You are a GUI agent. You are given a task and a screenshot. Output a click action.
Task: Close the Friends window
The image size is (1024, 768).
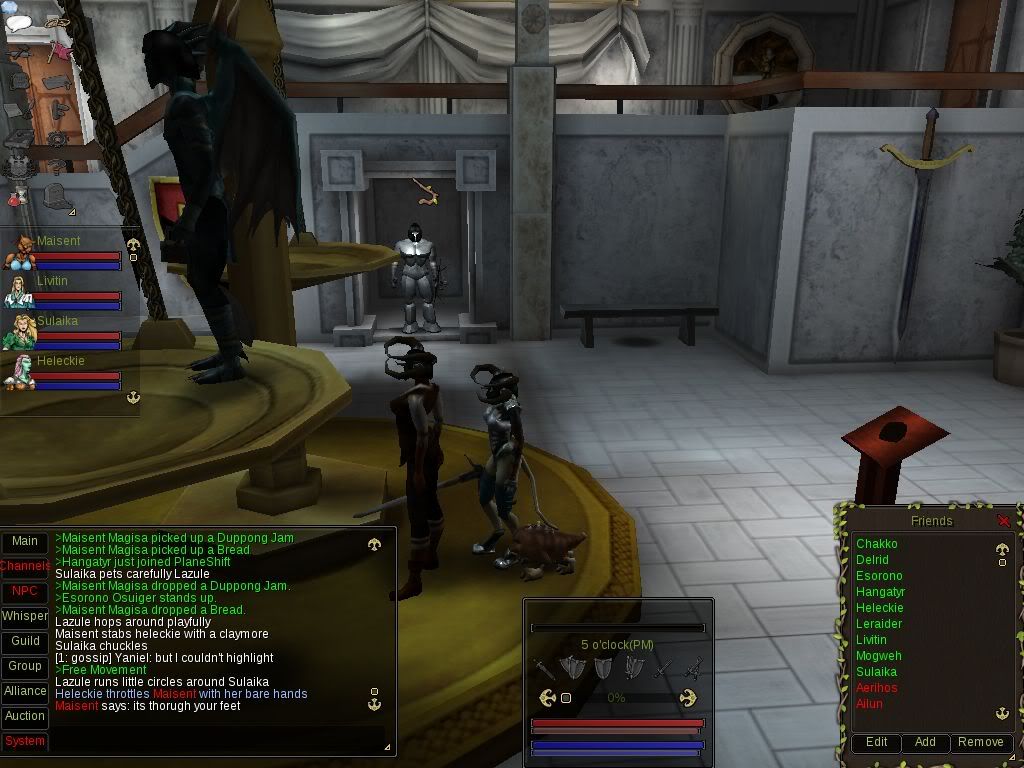click(x=1004, y=521)
